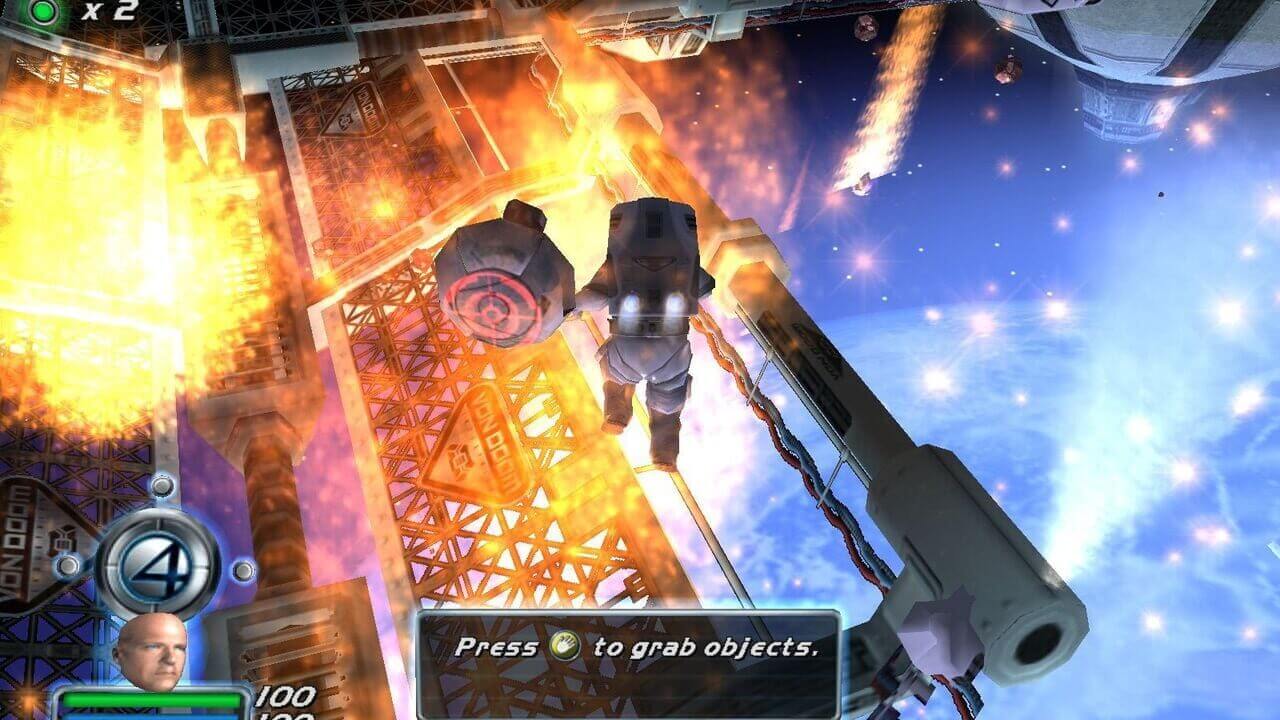Click the green orb lives icon
The image size is (1280, 720).
44,11
